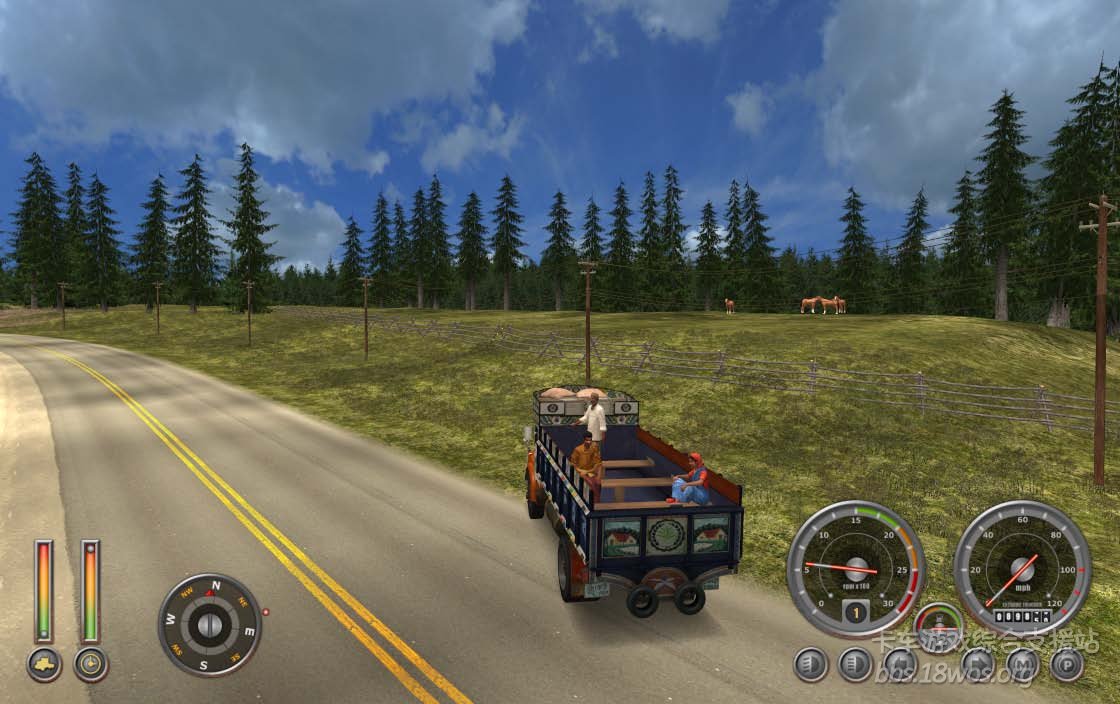Select the yellow clock time icon
This screenshot has height=704, width=1120.
point(91,664)
